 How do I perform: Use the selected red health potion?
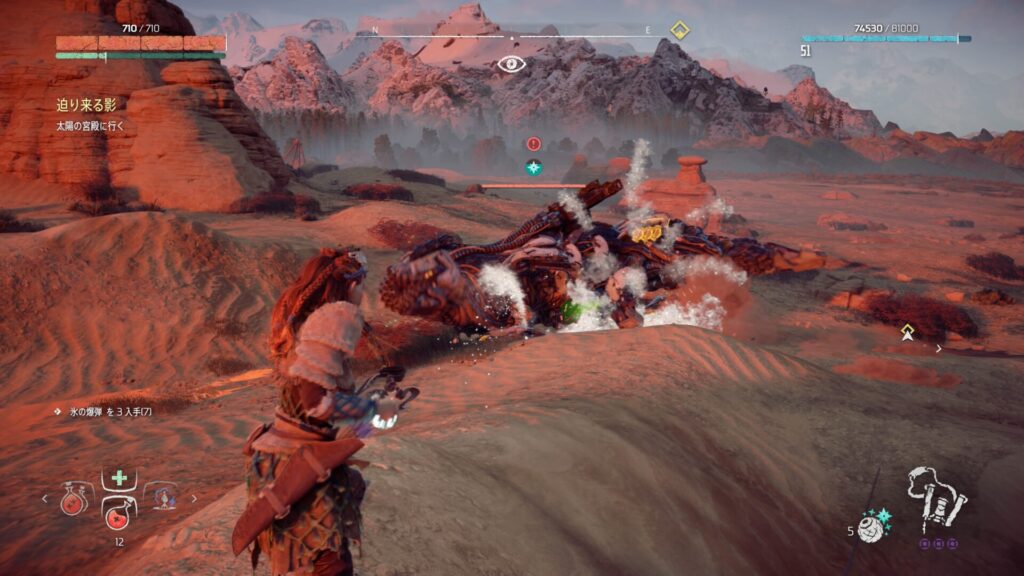pyautogui.click(x=119, y=512)
